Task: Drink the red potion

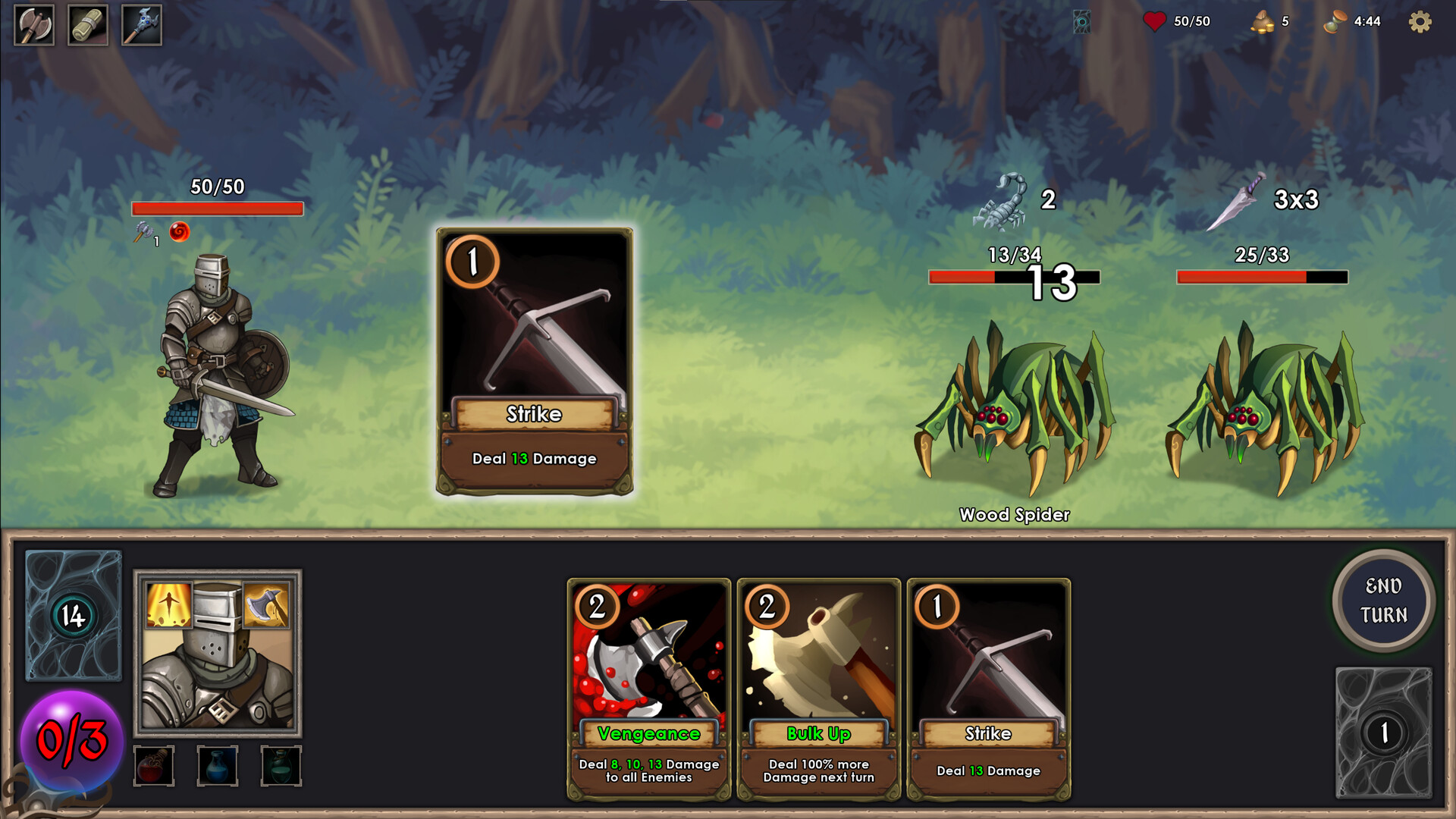Action: tap(155, 765)
